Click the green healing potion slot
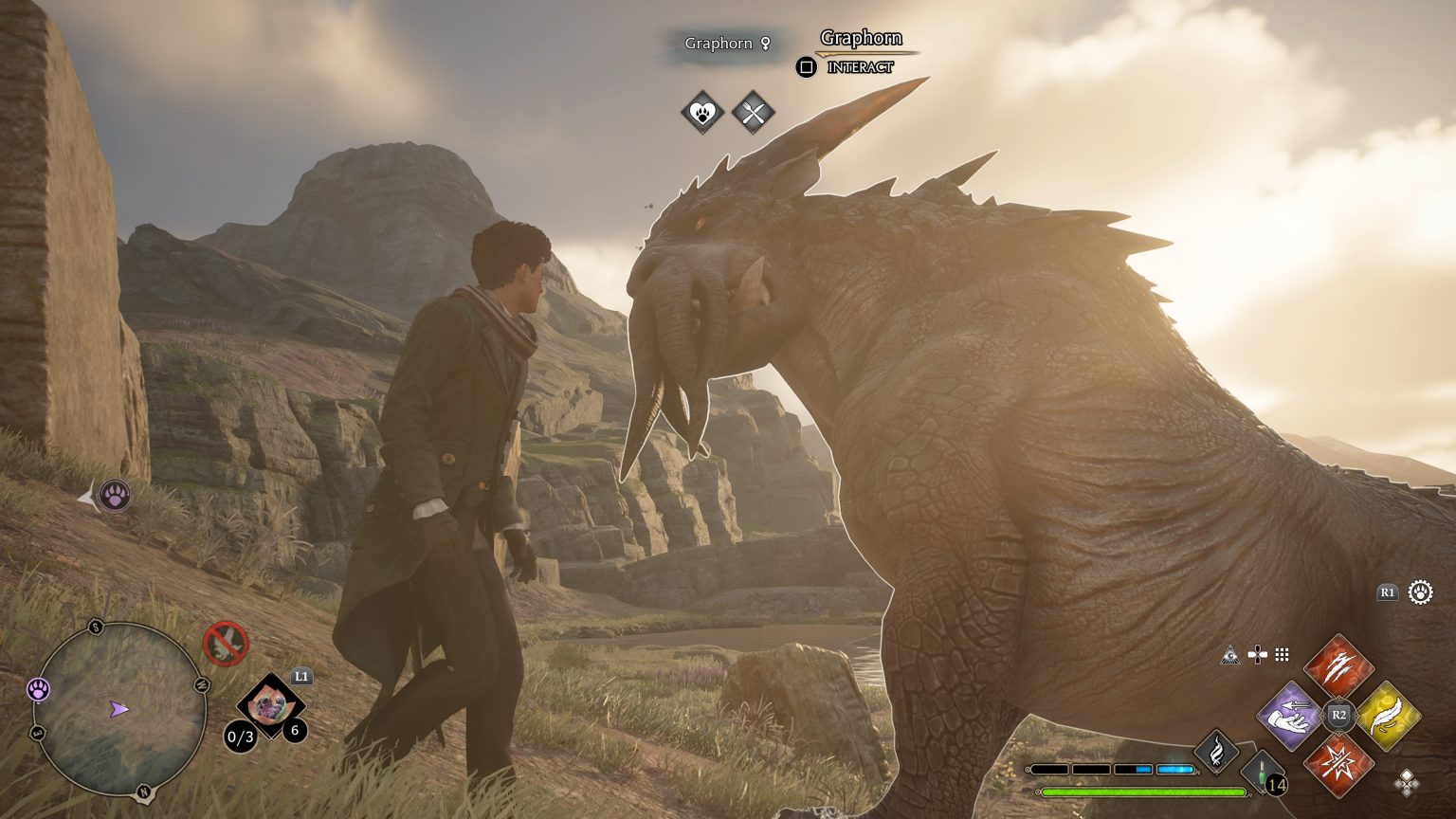Viewport: 1456px width, 819px height. (1264, 773)
